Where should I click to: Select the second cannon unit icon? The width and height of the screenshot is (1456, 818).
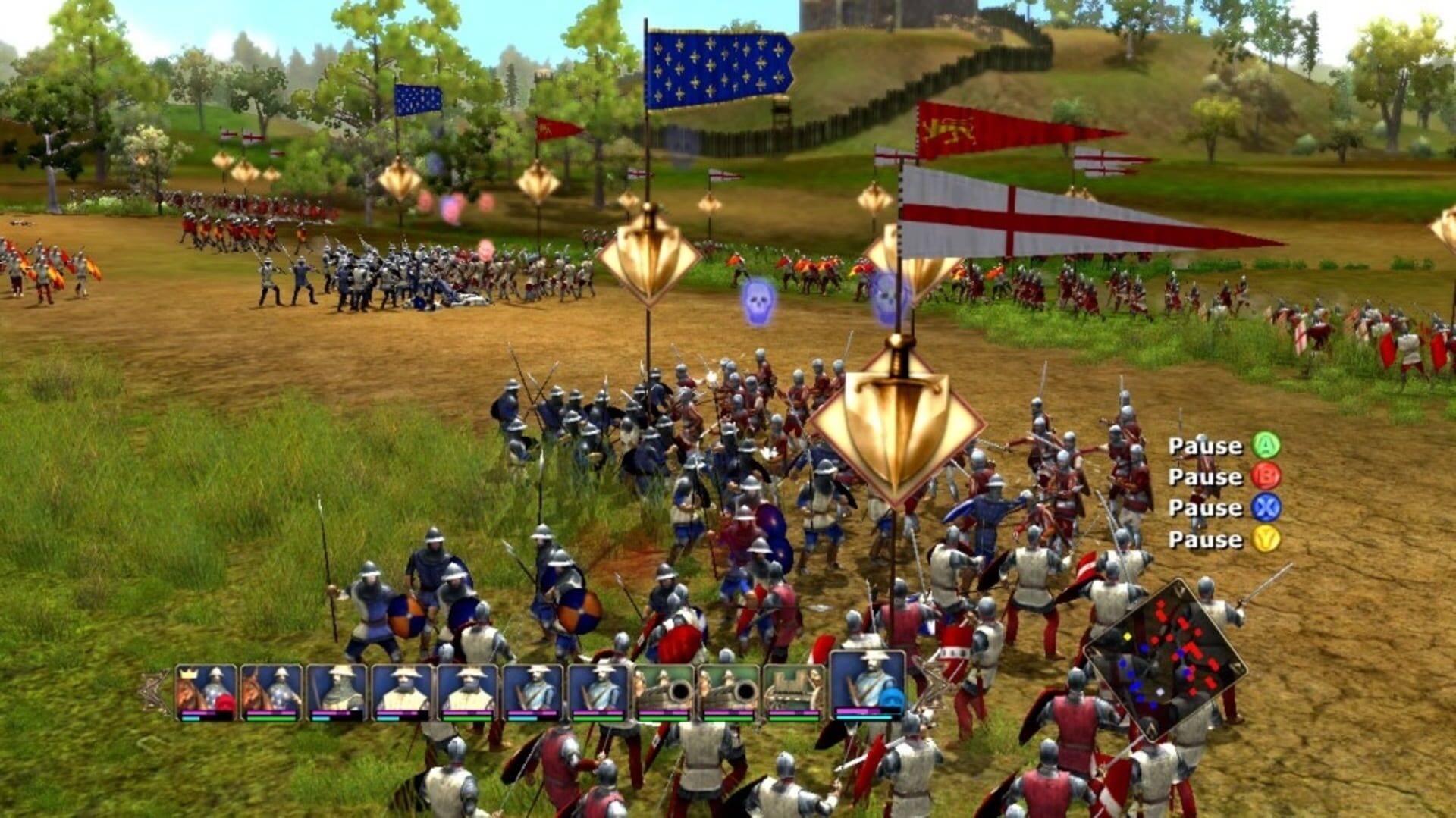click(730, 688)
